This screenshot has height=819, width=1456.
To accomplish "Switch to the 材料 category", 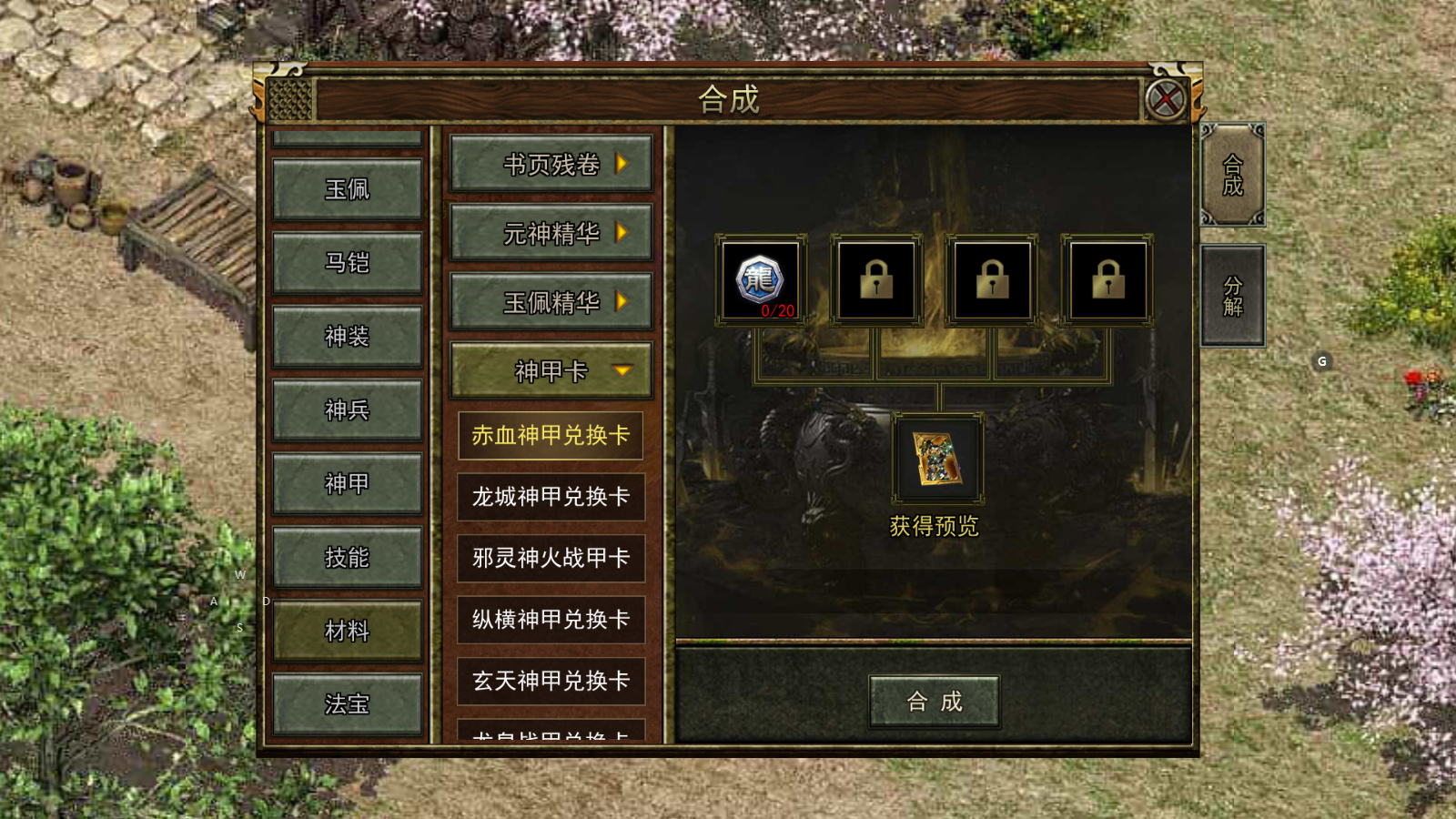I will [x=347, y=631].
